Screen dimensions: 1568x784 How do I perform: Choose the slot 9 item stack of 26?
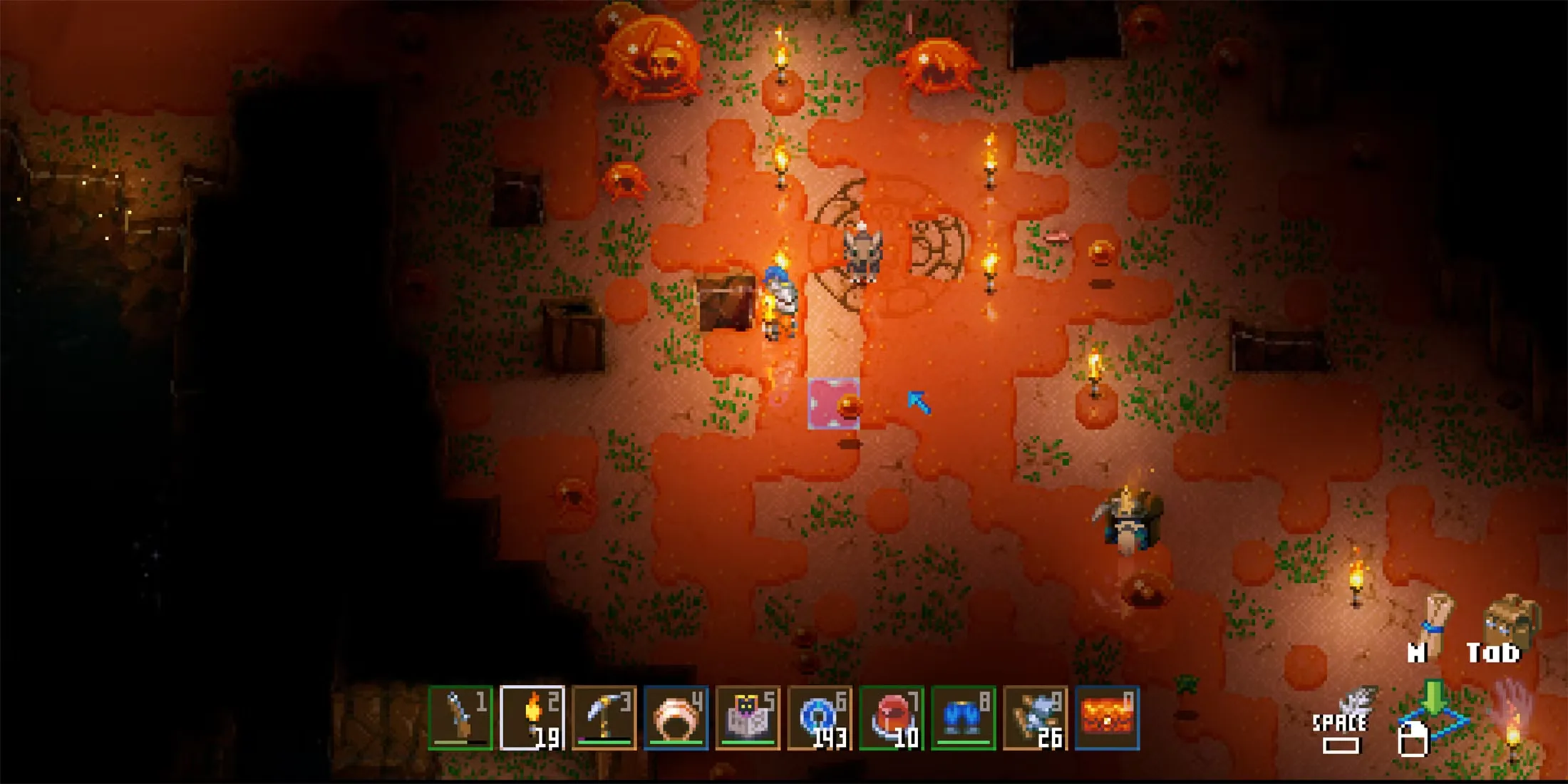(1035, 718)
